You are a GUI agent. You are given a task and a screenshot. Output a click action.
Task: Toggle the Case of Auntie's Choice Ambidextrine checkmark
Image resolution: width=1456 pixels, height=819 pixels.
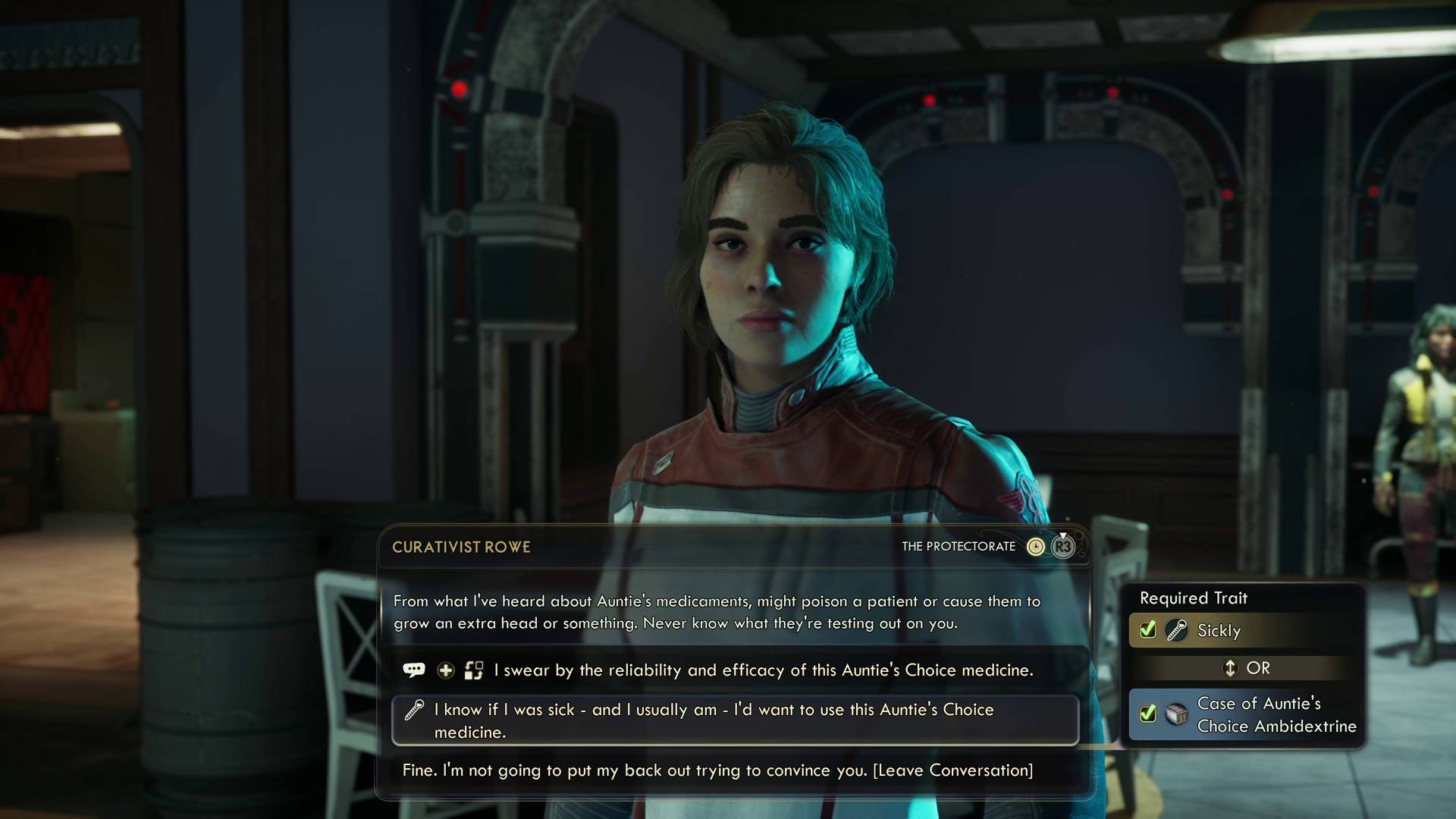(1147, 714)
